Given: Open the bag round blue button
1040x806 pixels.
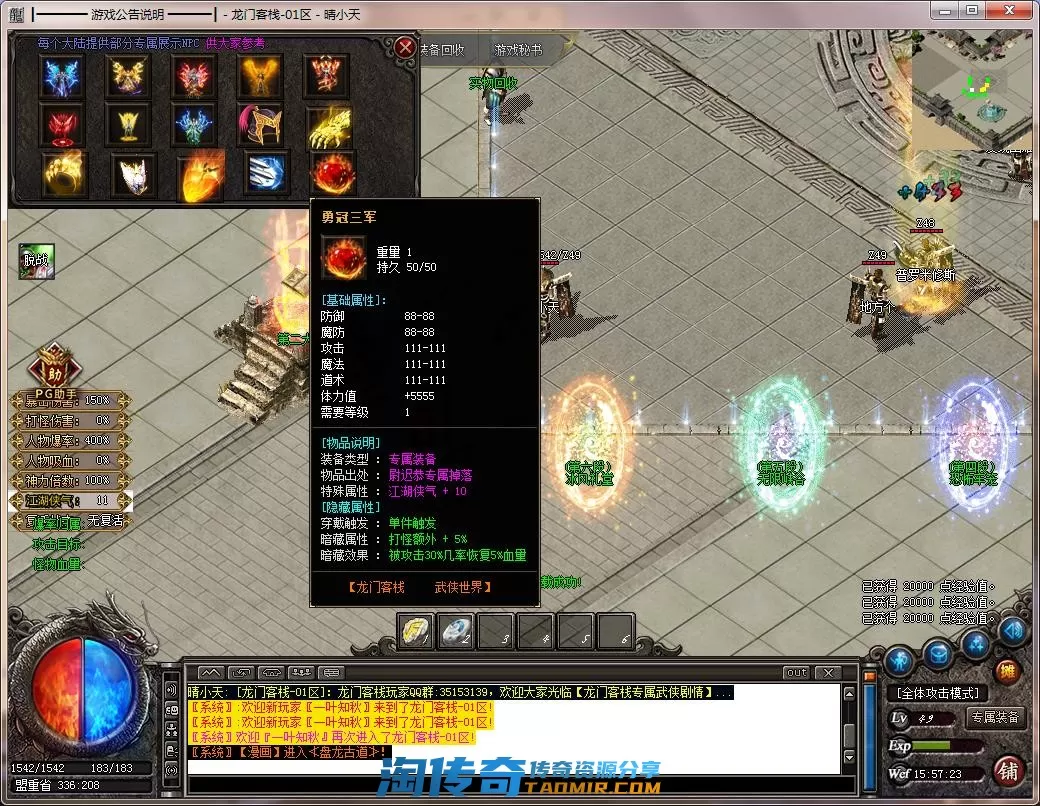Looking at the screenshot, I should point(937,656).
